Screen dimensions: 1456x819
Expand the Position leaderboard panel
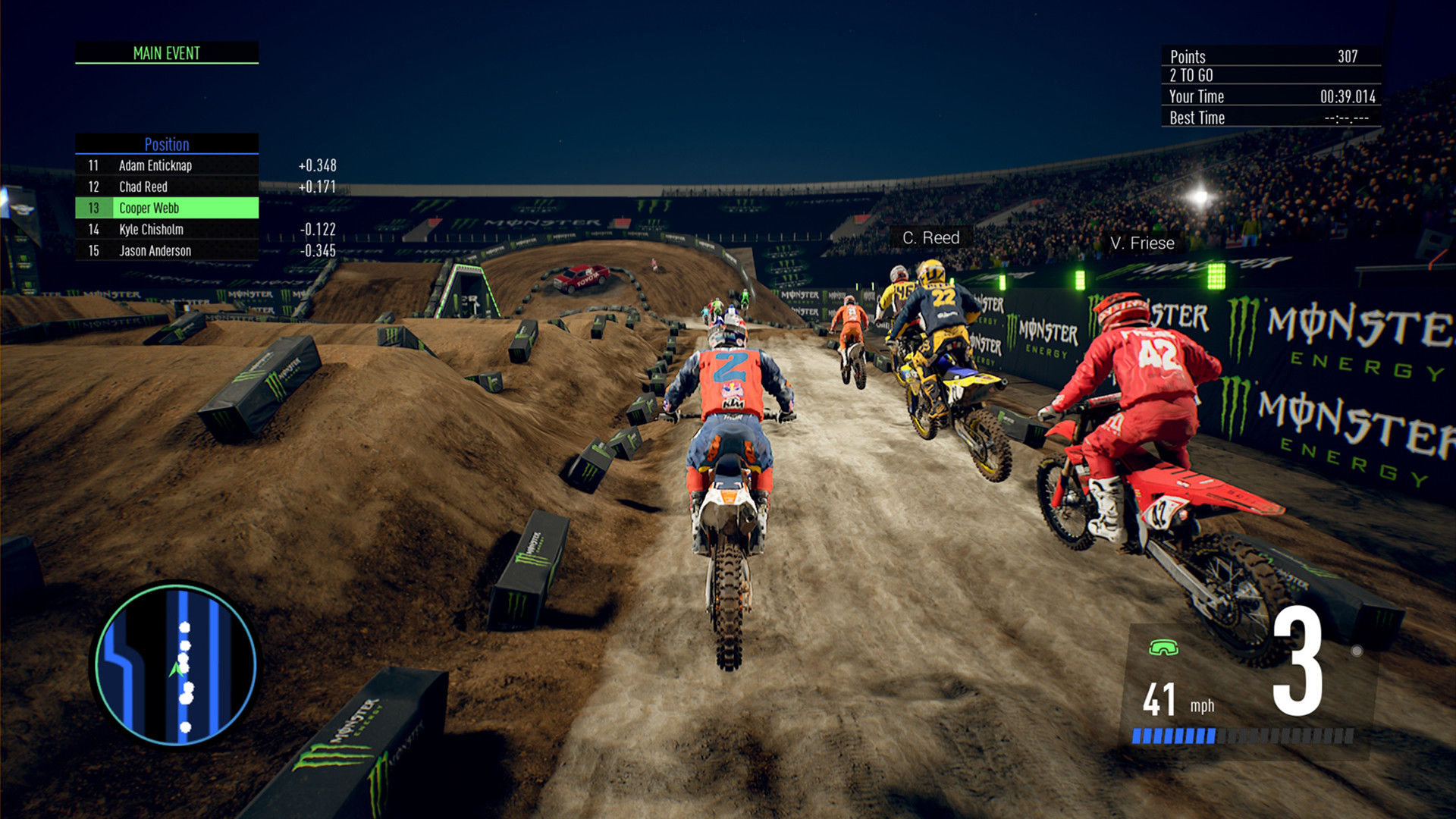pos(165,207)
